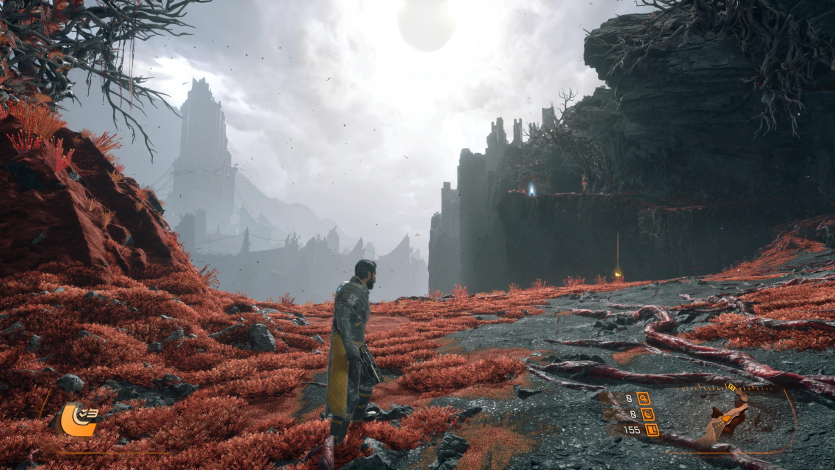Screen dimensions: 835x470
Task: Select the round coin resource icon
Action: [x=647, y=414]
